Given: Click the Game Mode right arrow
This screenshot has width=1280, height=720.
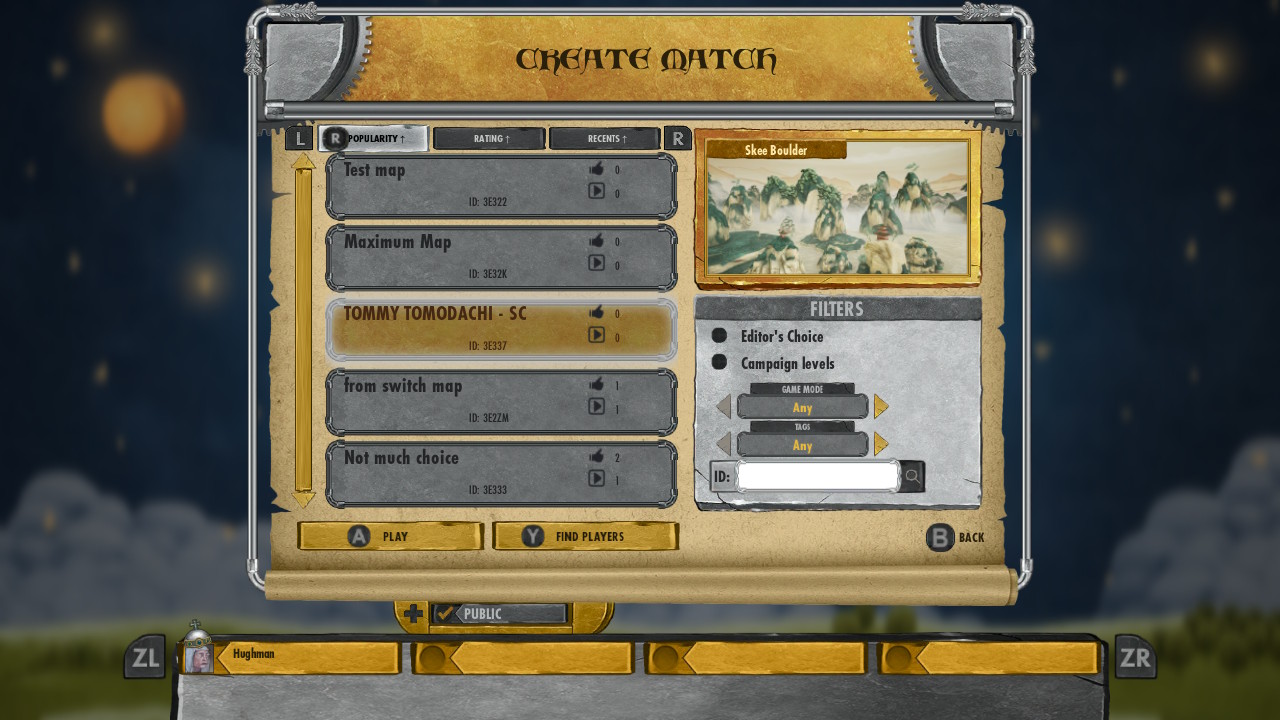Looking at the screenshot, I should (x=881, y=406).
